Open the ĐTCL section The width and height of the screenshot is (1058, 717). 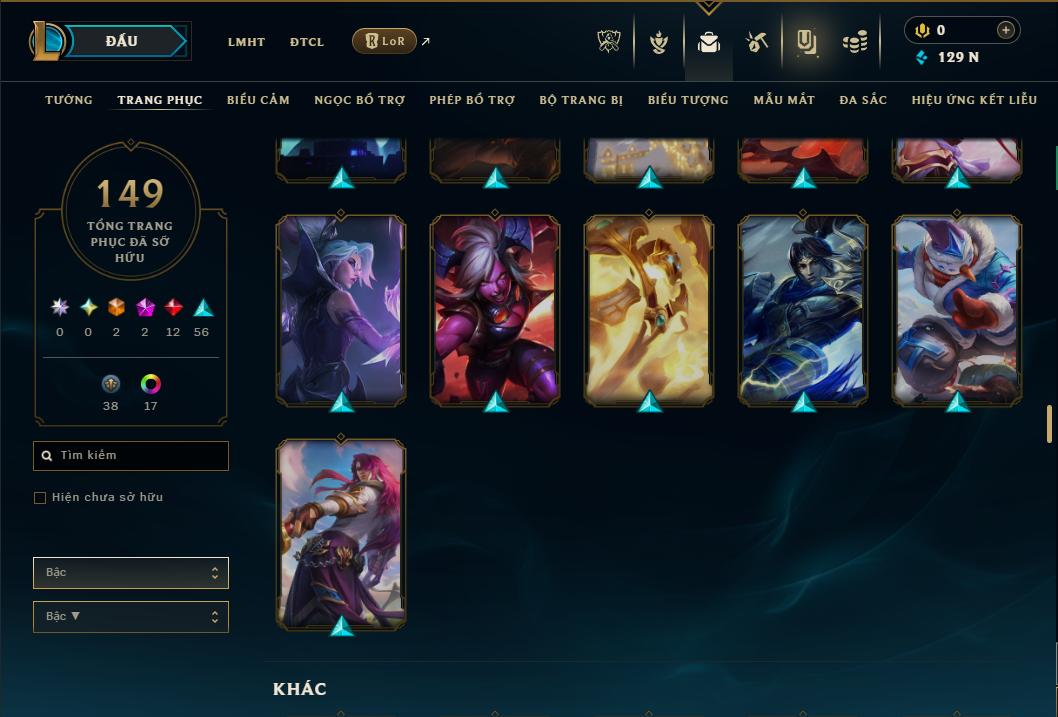coord(307,42)
